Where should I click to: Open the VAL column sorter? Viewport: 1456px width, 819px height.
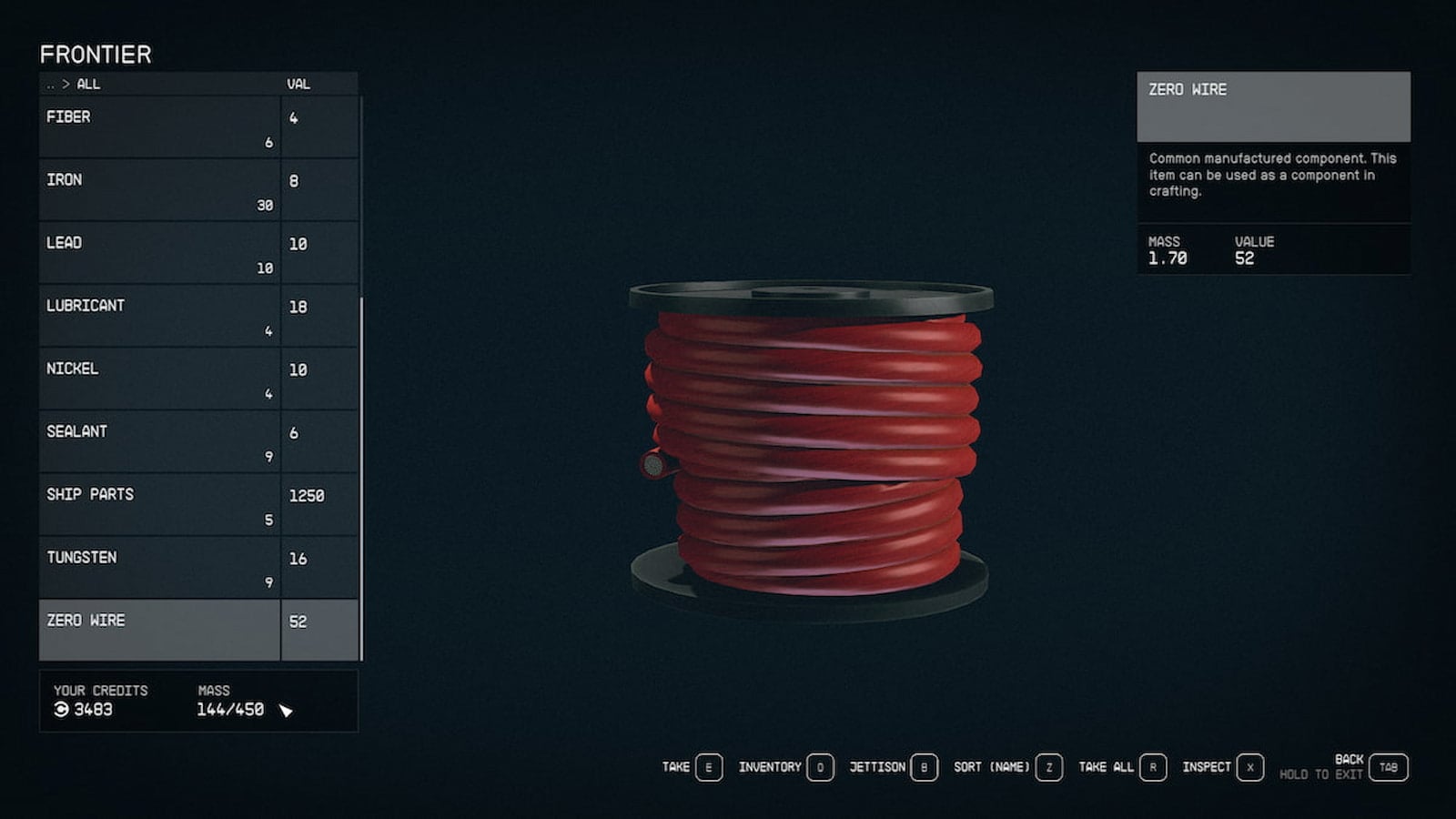(300, 85)
